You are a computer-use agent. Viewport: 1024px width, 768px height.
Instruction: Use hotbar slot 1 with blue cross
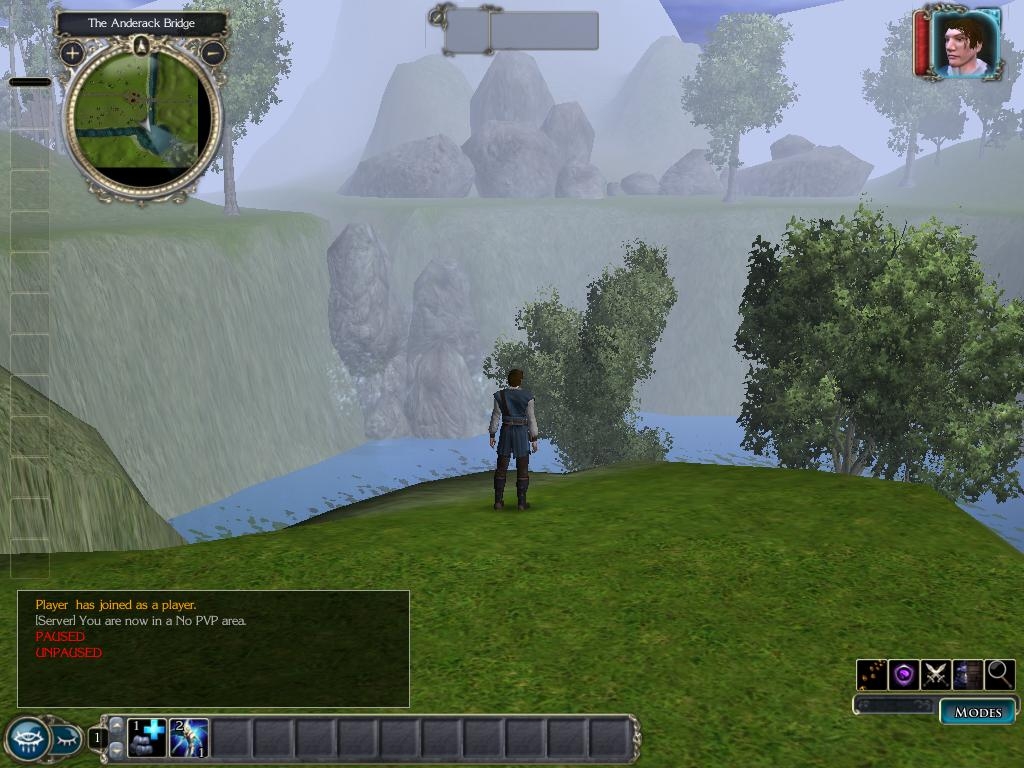[147, 738]
